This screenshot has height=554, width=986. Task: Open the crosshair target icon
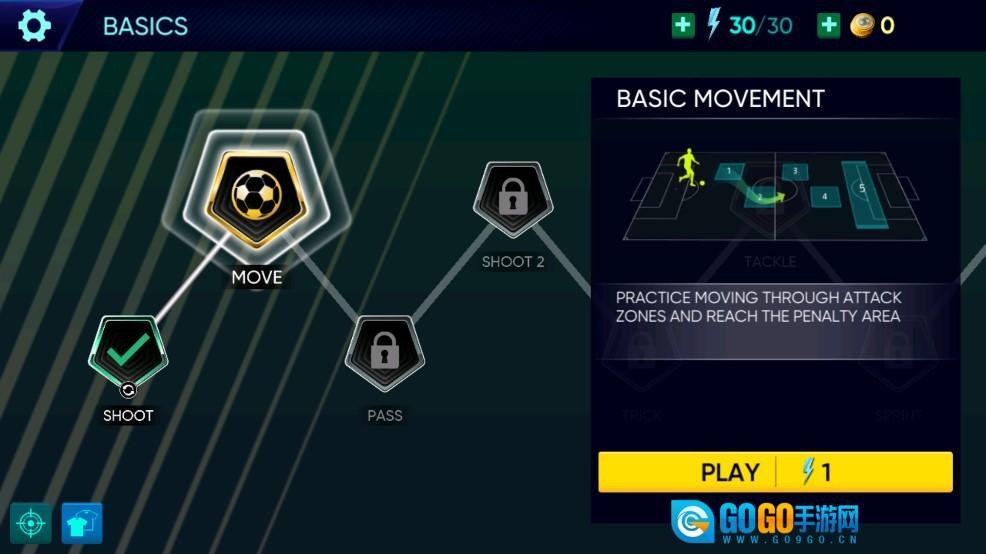[x=31, y=523]
